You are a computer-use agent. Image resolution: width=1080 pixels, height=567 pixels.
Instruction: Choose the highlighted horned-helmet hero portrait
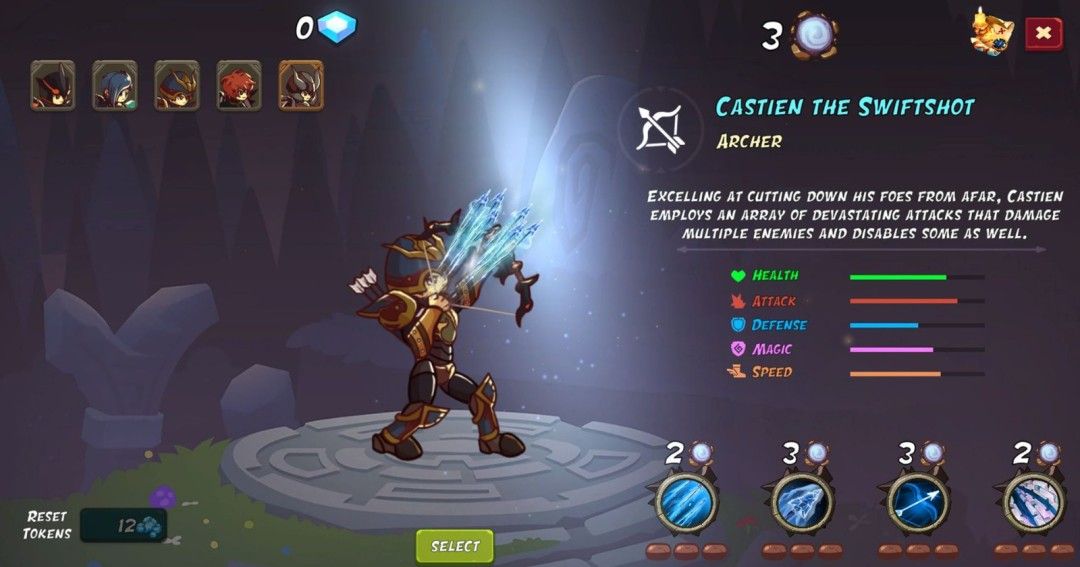coord(301,85)
